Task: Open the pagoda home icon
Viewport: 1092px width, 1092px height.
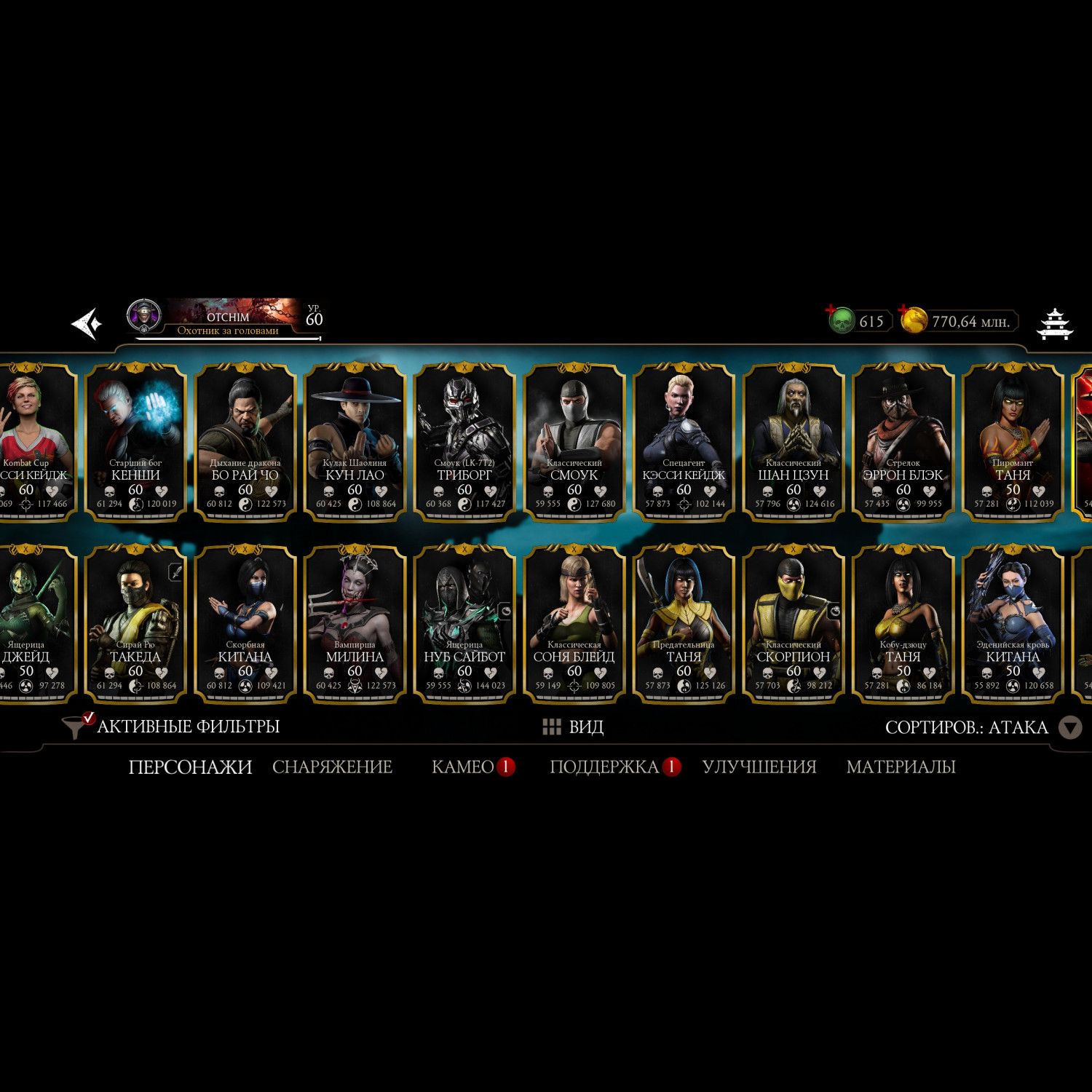Action: click(x=1054, y=323)
